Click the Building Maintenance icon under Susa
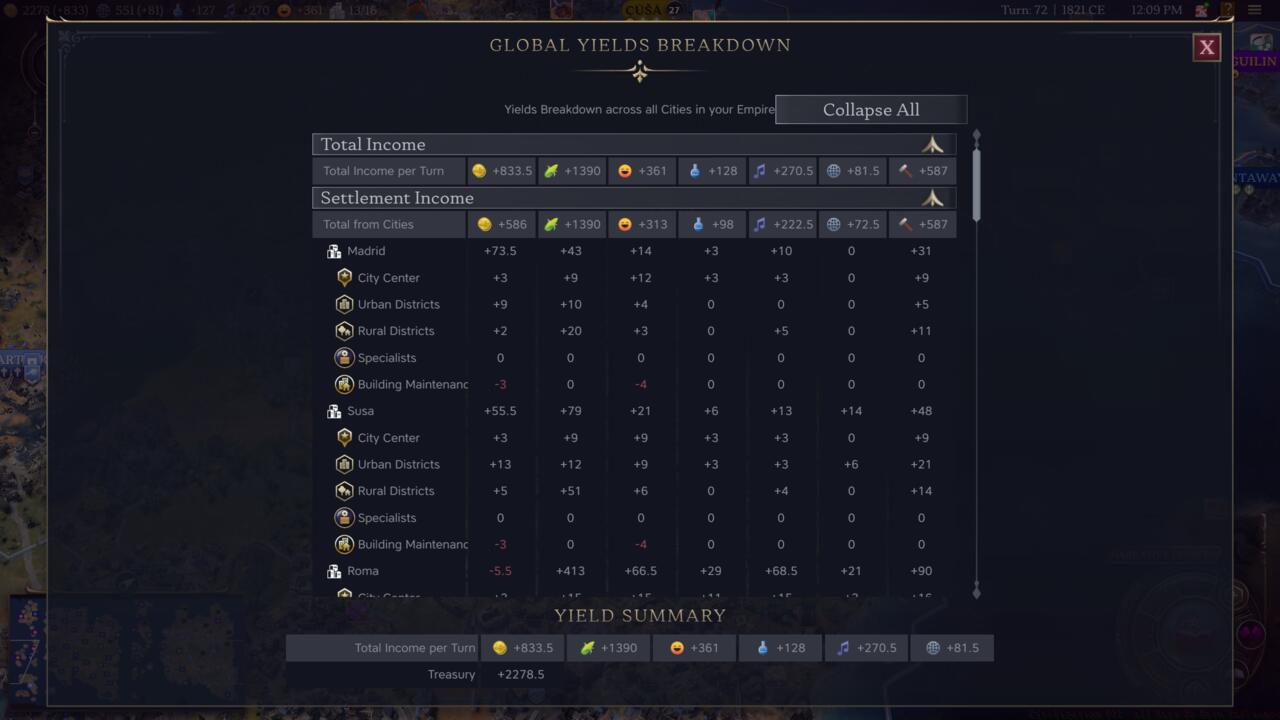Screen dimensions: 1280x720 pyautogui.click(x=344, y=544)
